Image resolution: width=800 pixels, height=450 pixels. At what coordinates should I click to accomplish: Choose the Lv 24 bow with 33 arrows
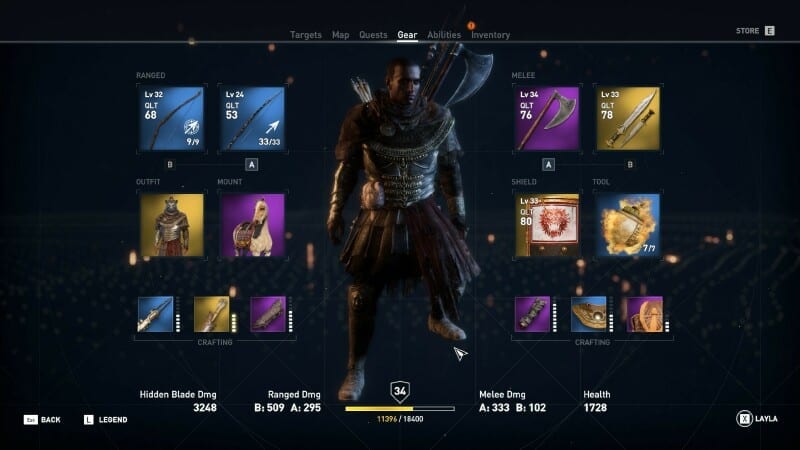[x=252, y=118]
